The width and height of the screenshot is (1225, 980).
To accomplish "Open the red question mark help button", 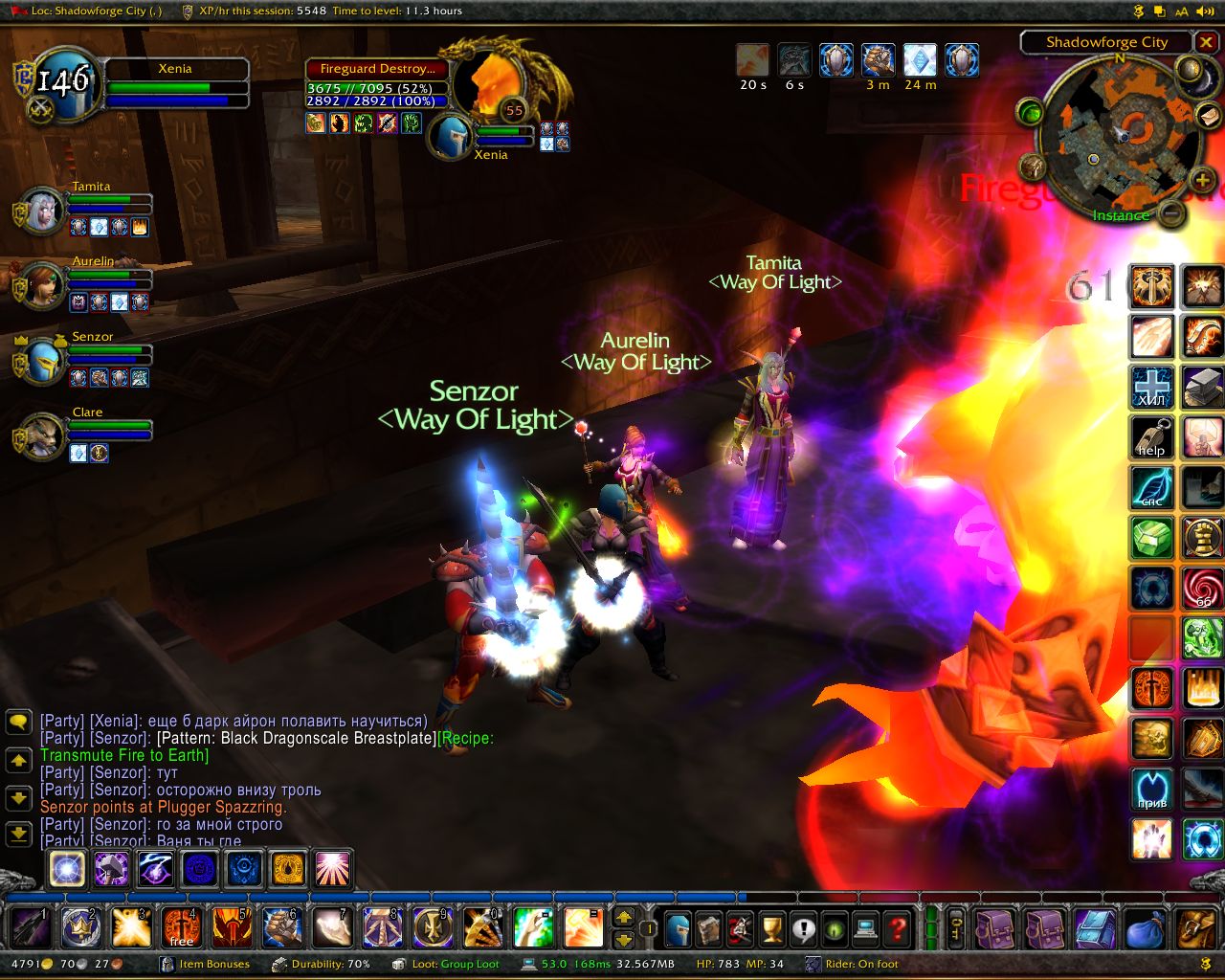I will [897, 927].
